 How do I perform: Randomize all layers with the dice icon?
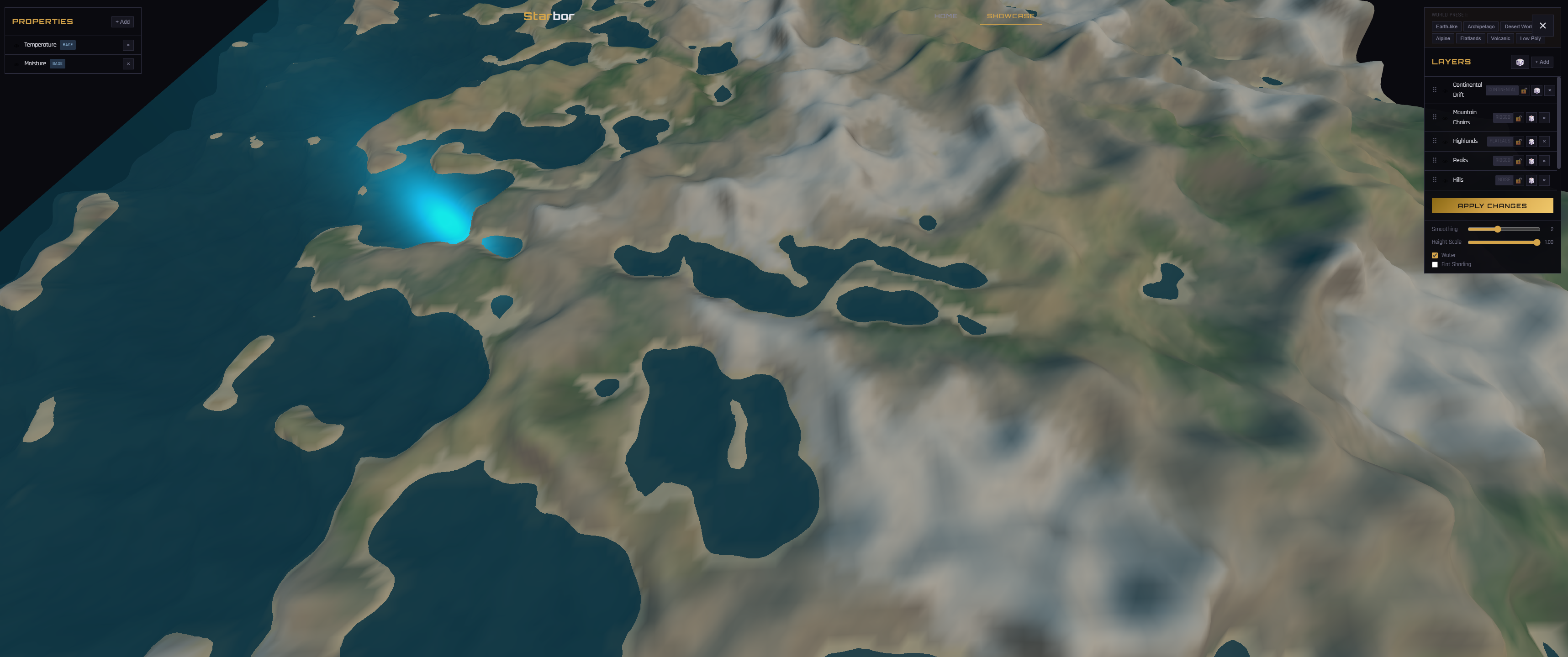coord(1520,63)
